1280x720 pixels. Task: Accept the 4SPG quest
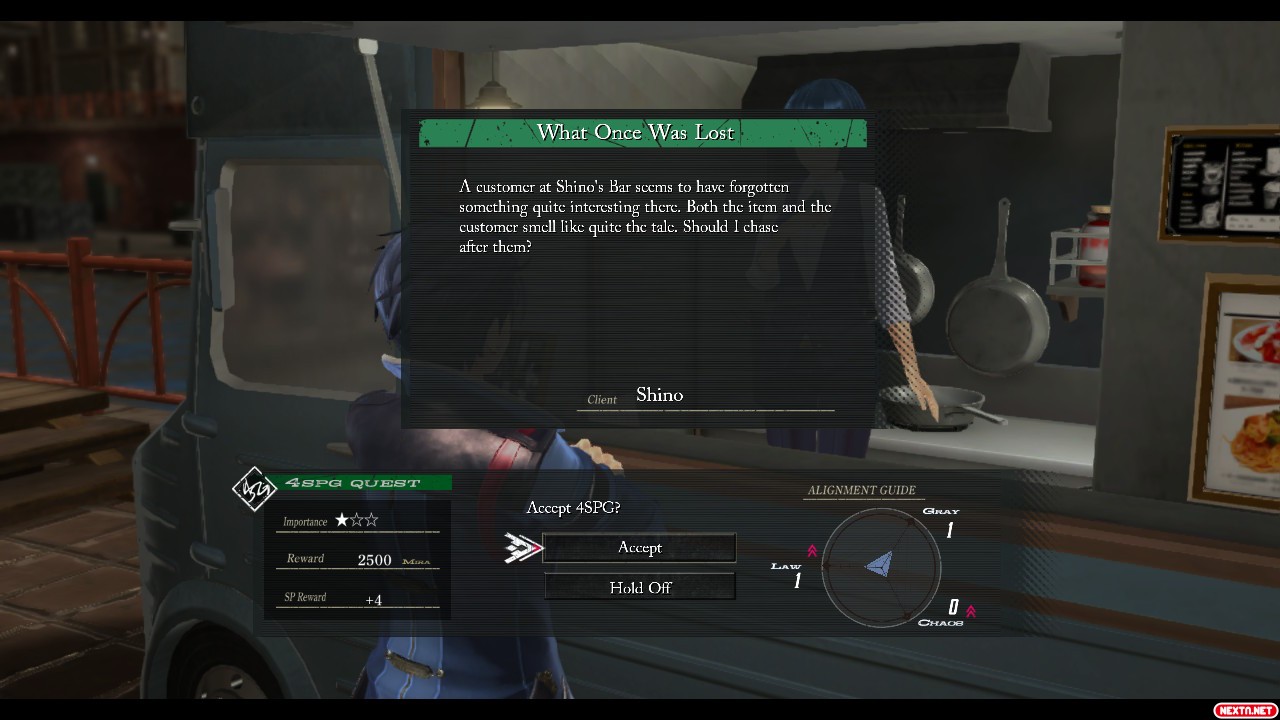point(639,548)
